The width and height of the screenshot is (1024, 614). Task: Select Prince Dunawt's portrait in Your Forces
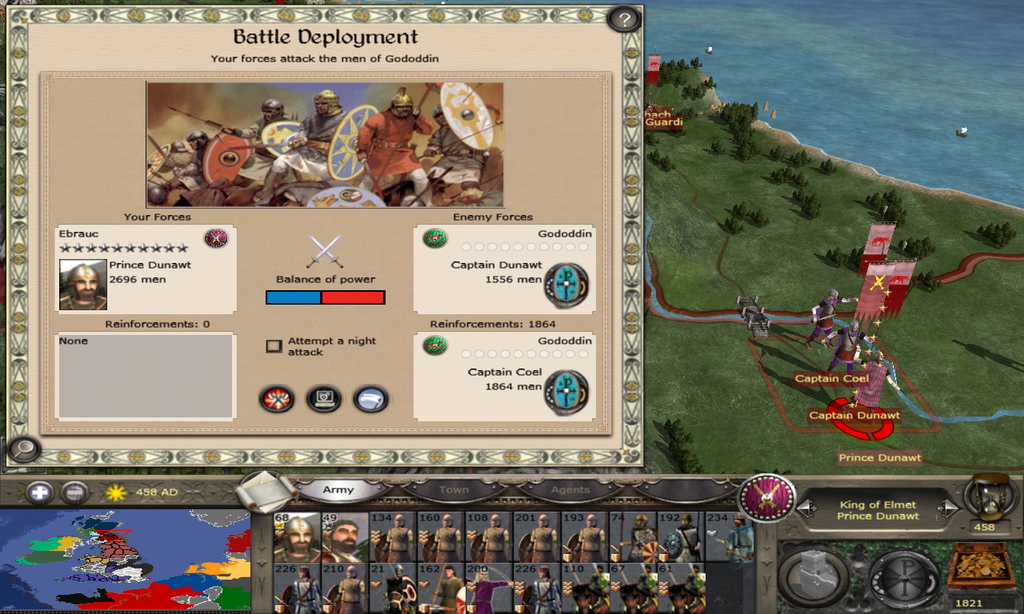[82, 285]
